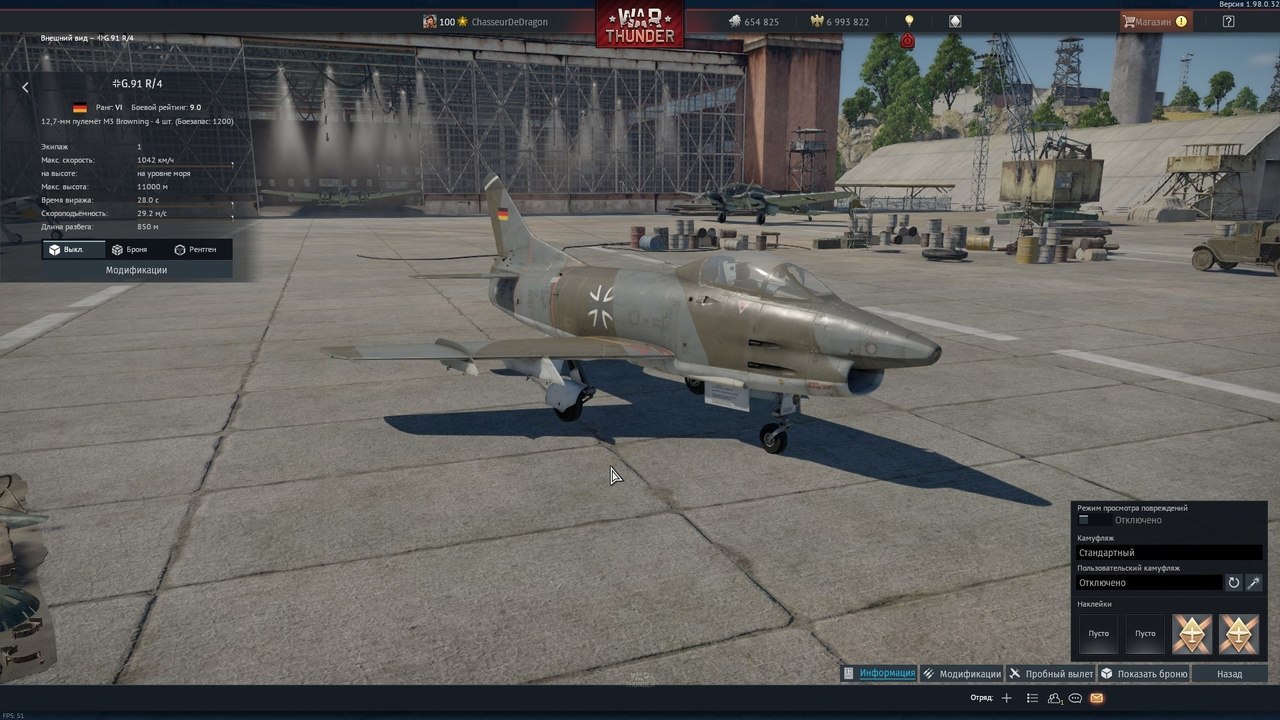The width and height of the screenshot is (1280, 720).
Task: Choose the Выкл. view mode
Action: (x=67, y=249)
